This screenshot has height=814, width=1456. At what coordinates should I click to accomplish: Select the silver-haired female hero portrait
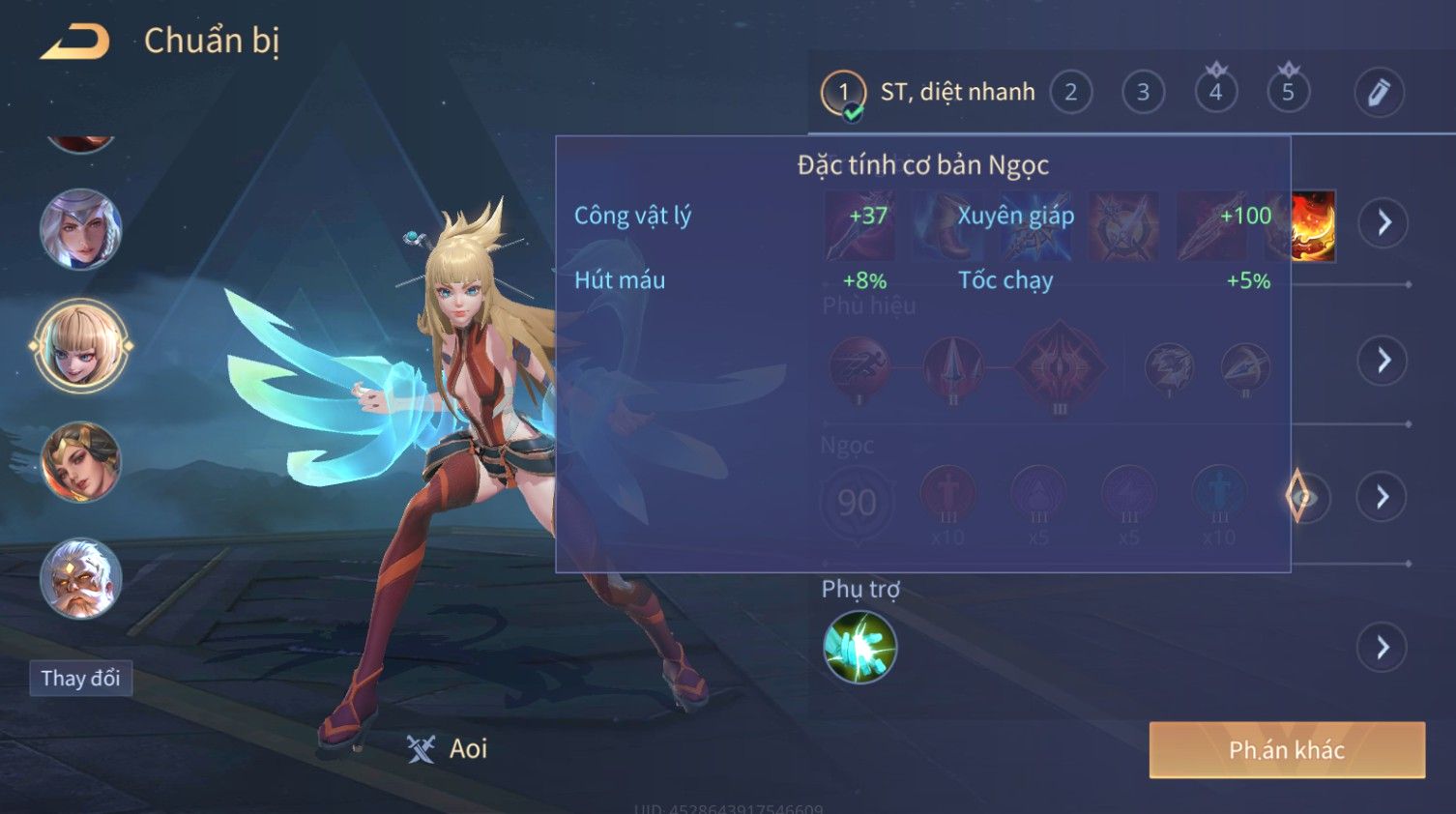(x=81, y=230)
